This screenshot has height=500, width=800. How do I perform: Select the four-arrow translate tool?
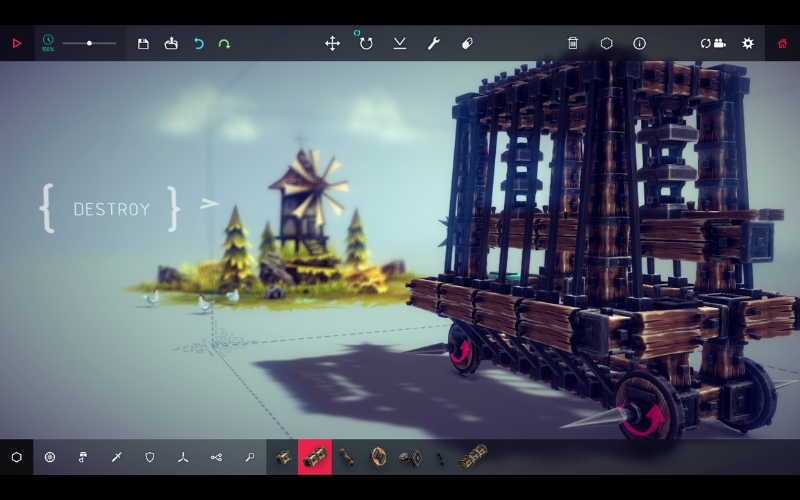click(x=332, y=43)
